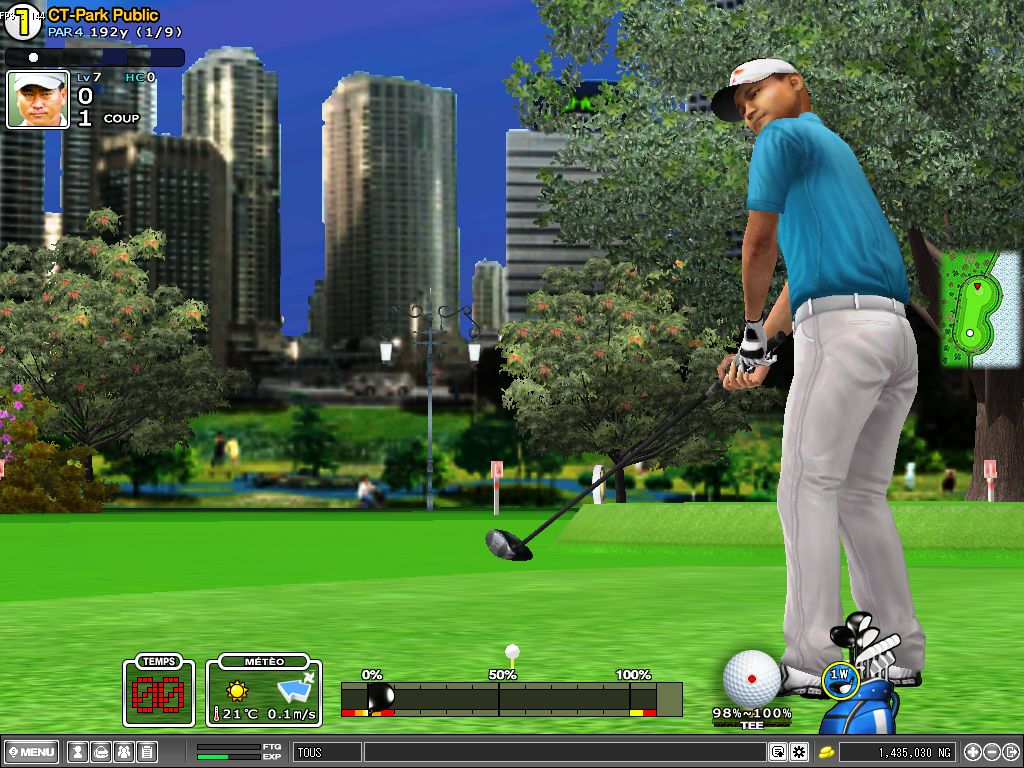The width and height of the screenshot is (1024, 768).
Task: Open the hole layout minimap
Action: coord(968,309)
